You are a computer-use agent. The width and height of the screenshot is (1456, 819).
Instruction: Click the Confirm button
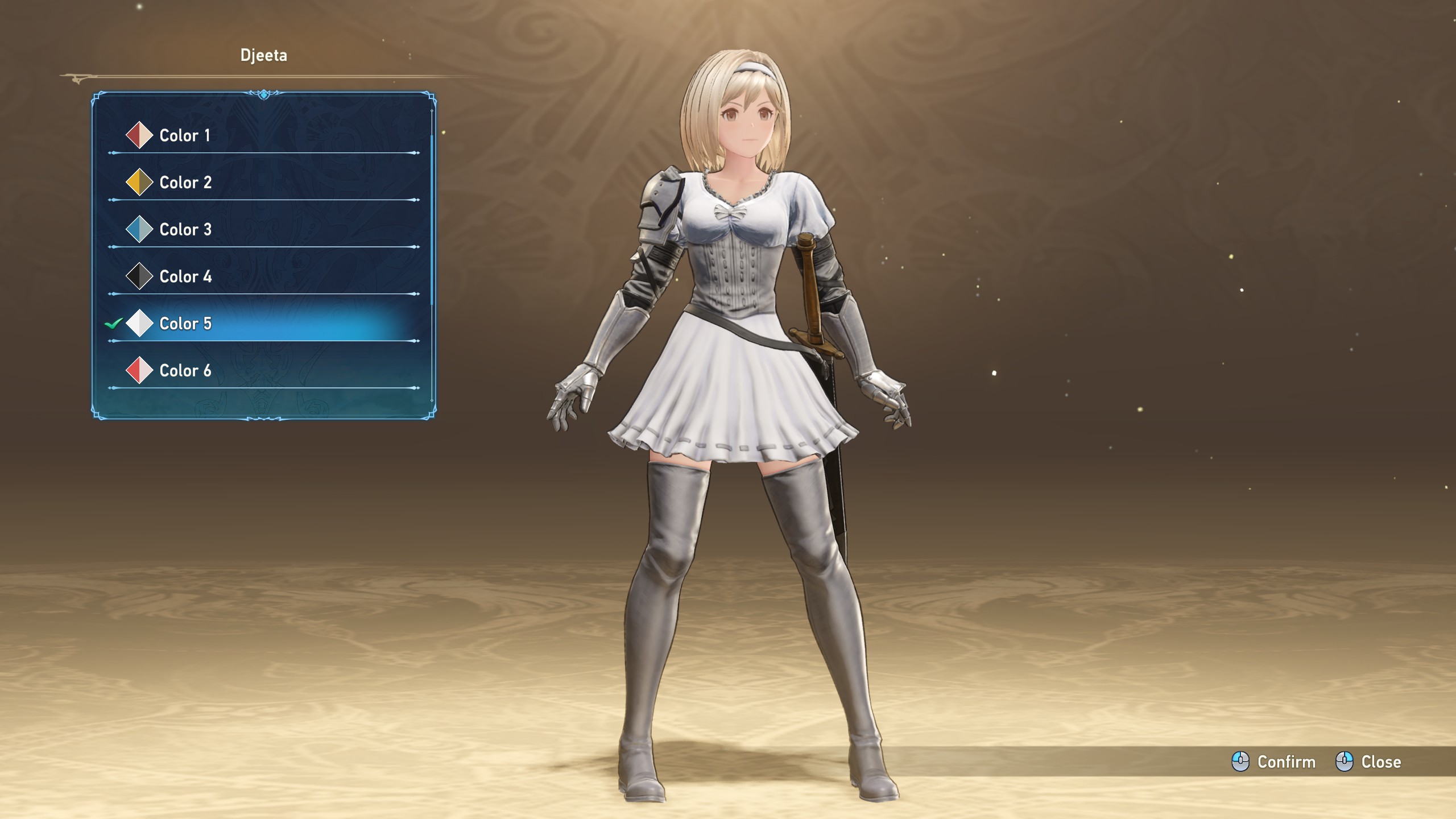coord(1274,762)
